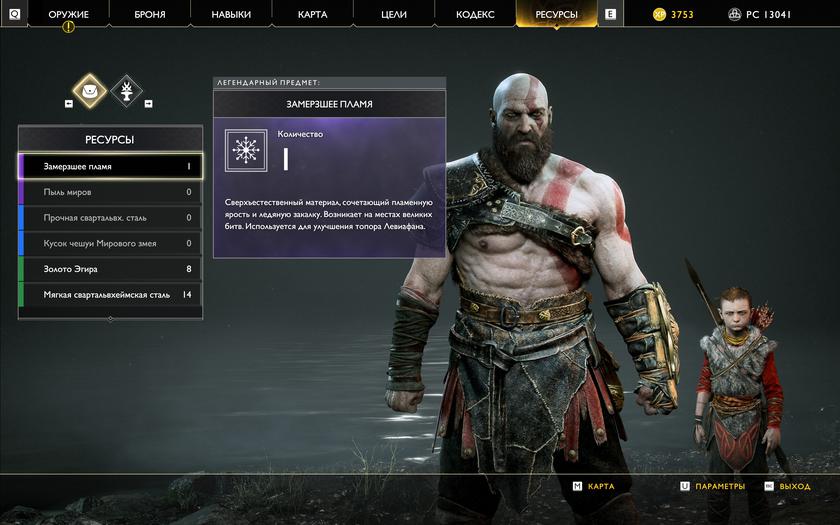Select the Замерзшее пламя resource row
This screenshot has width=840, height=525.
(110, 166)
